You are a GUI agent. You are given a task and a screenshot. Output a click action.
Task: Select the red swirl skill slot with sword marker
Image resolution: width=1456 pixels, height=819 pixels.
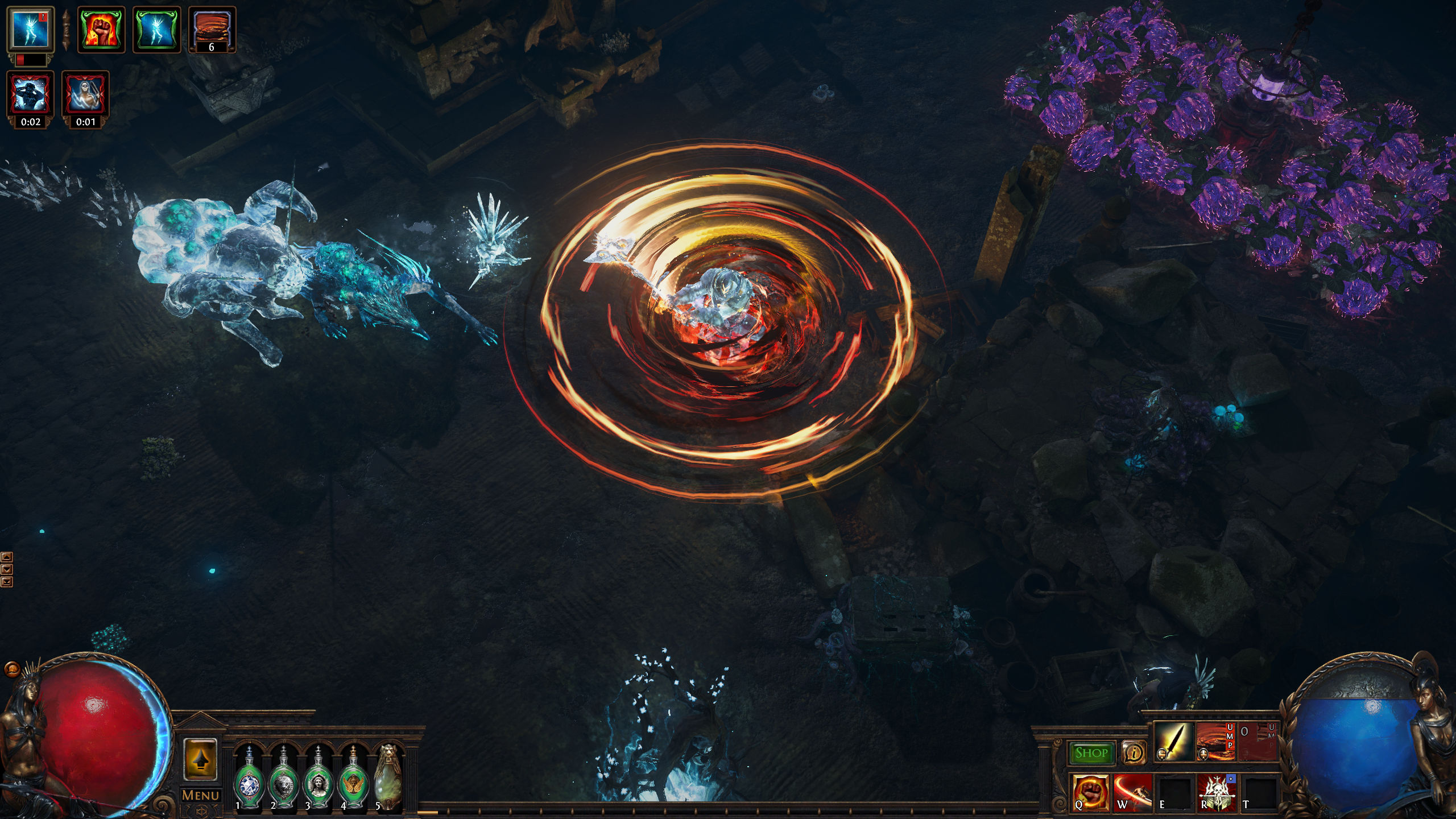pyautogui.click(x=1215, y=742)
